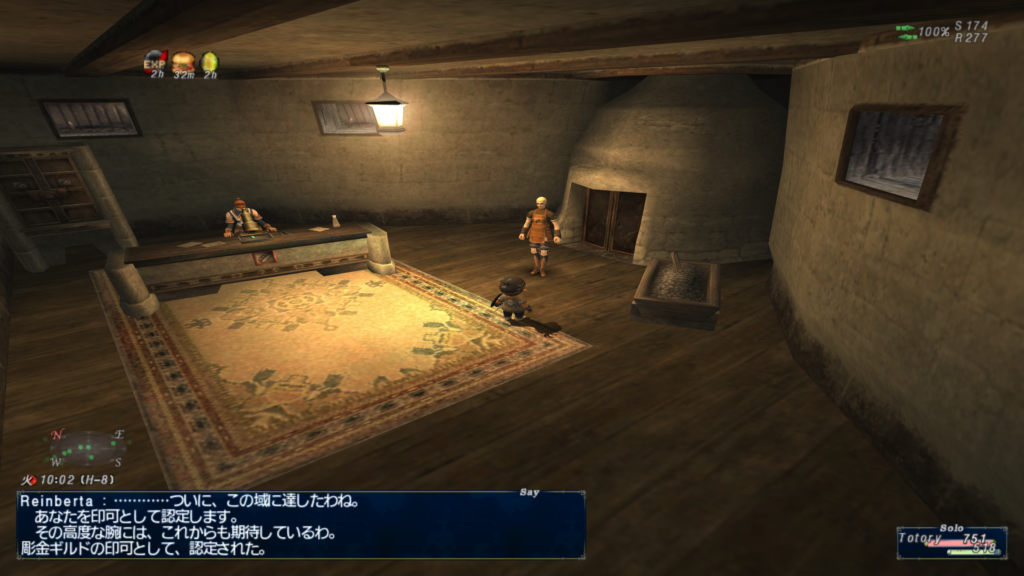Click the Say chat mode label
Image resolution: width=1024 pixels, height=576 pixels.
click(530, 492)
